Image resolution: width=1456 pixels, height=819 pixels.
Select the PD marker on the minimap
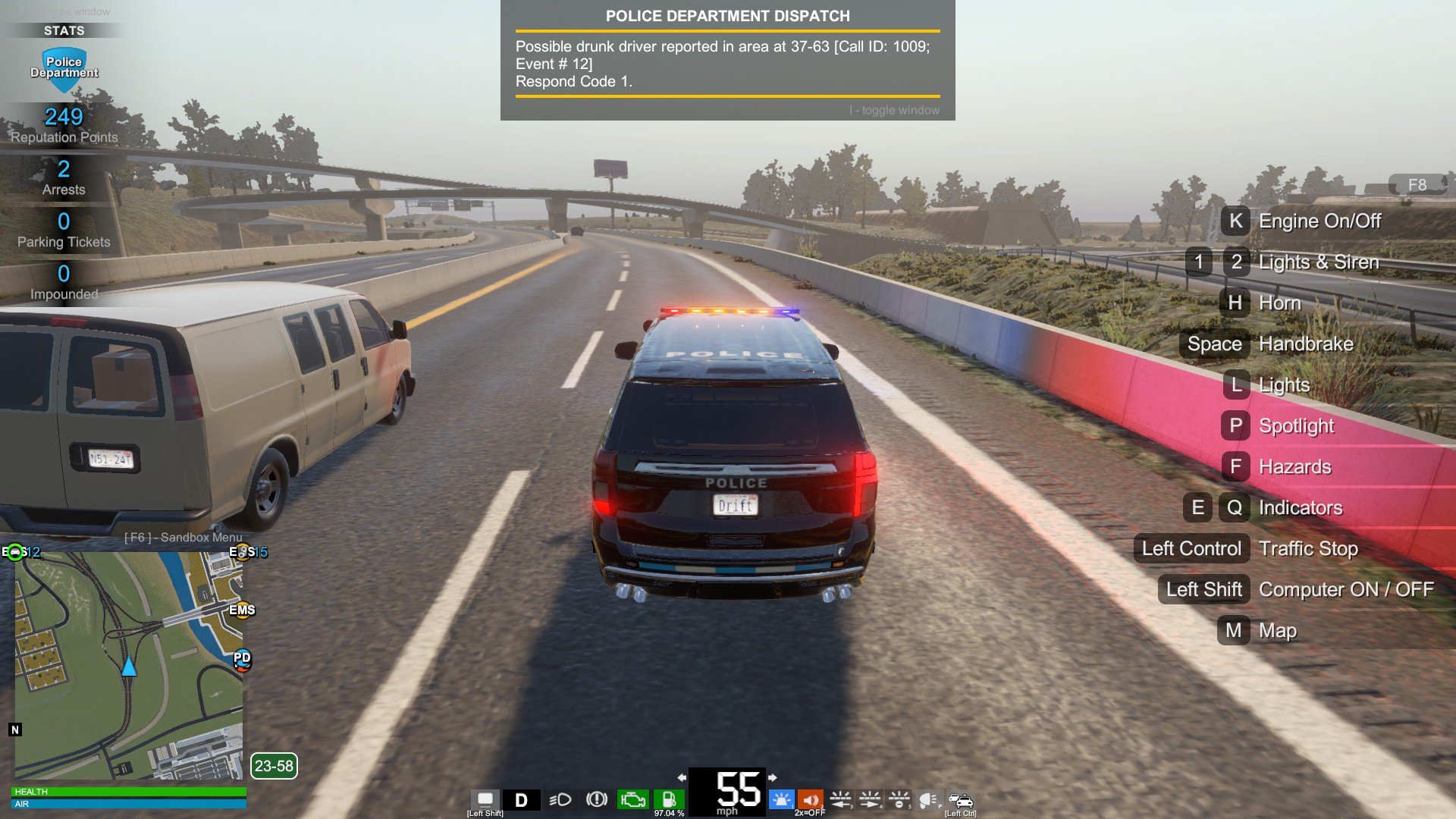242,659
